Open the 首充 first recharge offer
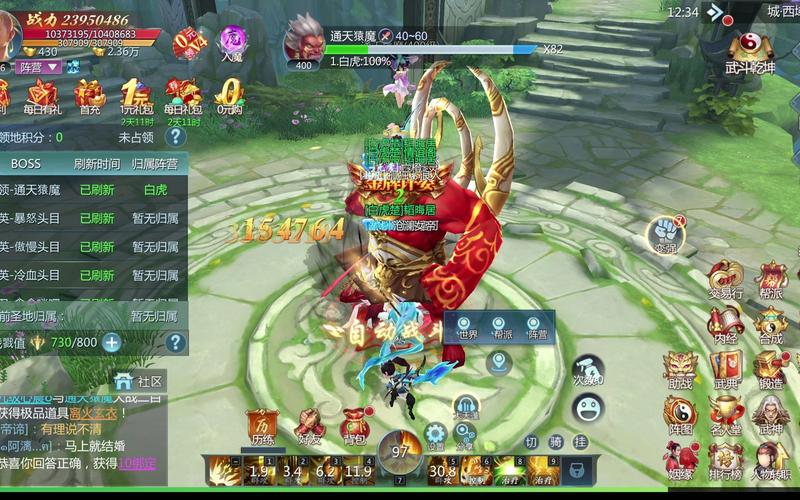 pyautogui.click(x=90, y=97)
